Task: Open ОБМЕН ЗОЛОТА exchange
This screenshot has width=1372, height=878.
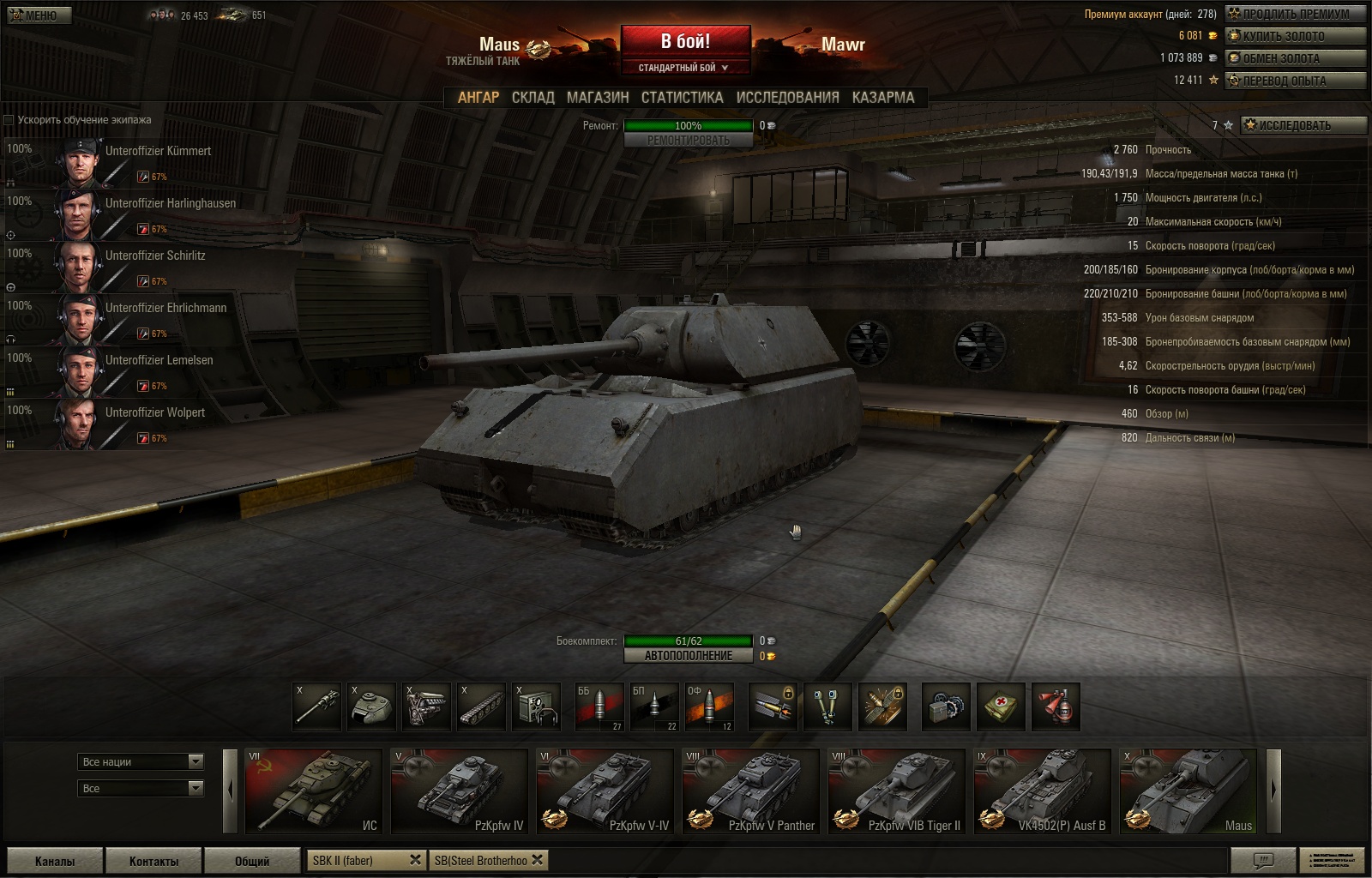Action: pos(1295,58)
